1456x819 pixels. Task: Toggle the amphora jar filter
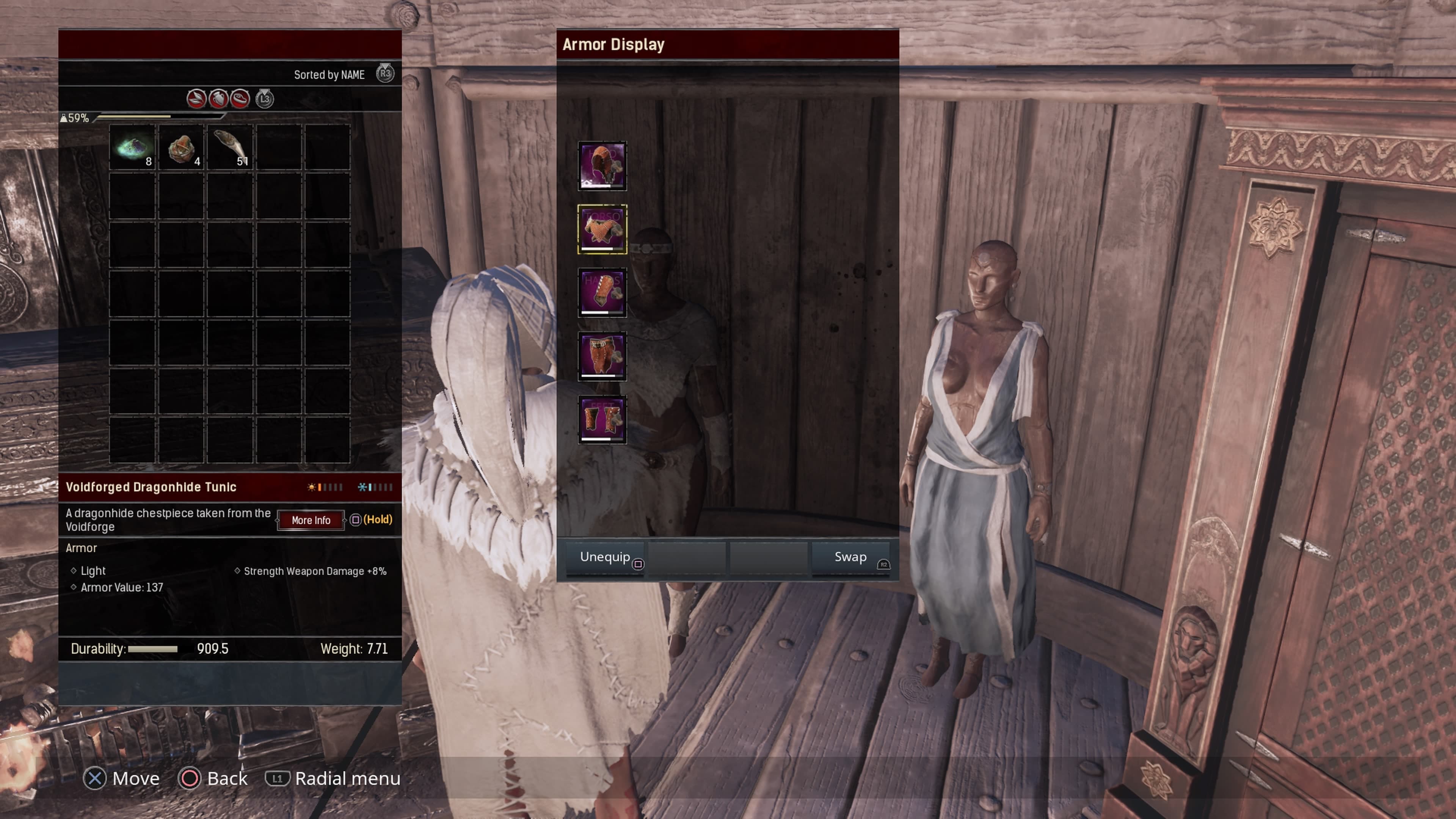(218, 99)
